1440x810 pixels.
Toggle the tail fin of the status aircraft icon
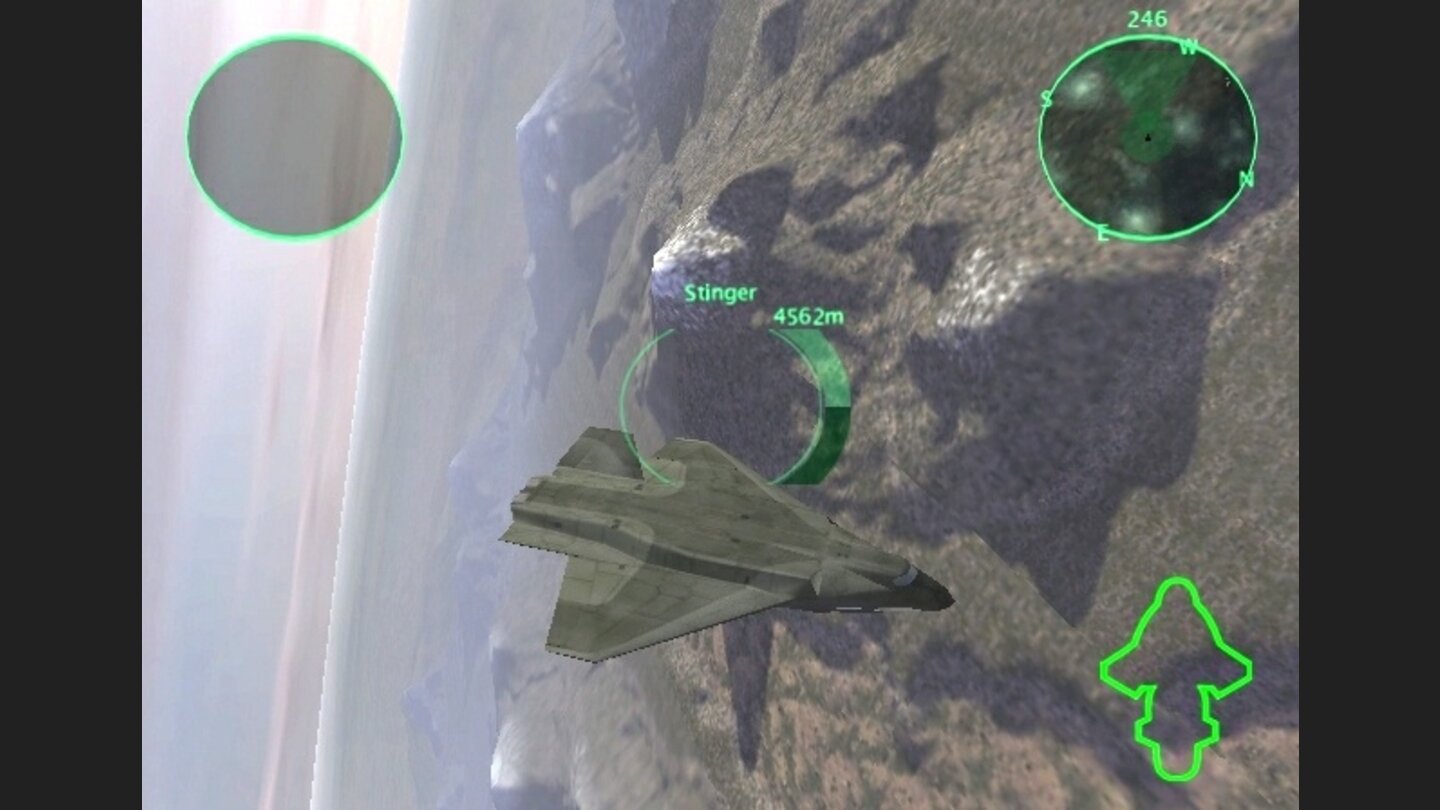coord(1176,740)
